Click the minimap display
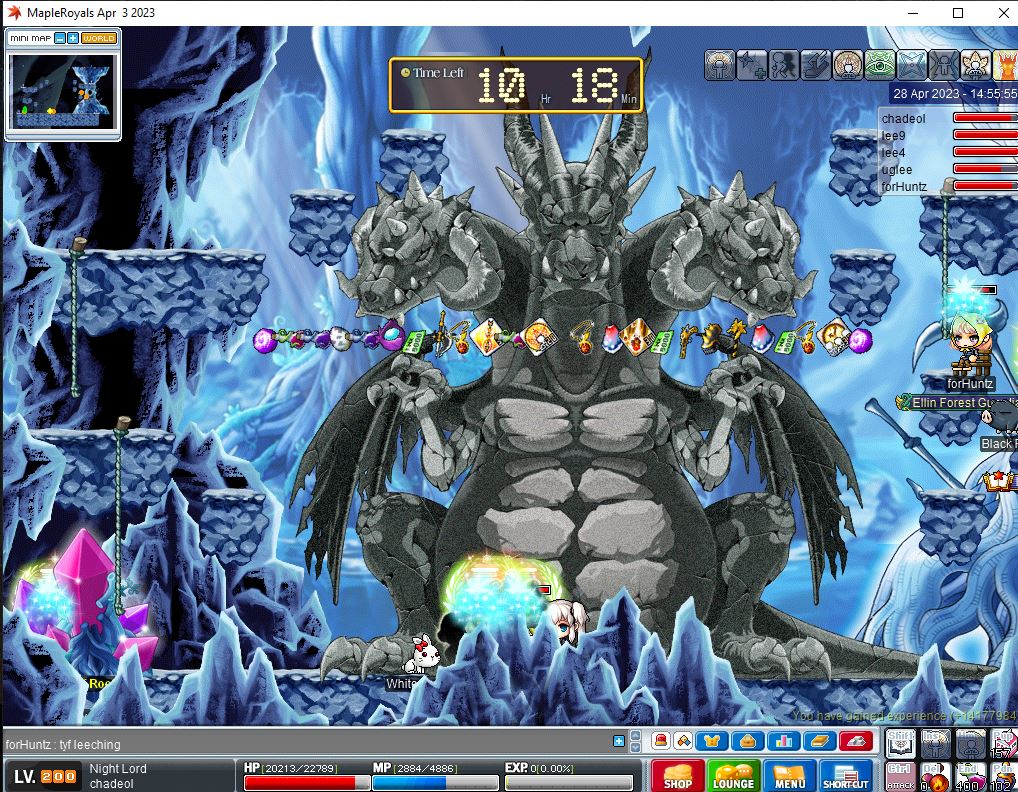 pos(58,90)
